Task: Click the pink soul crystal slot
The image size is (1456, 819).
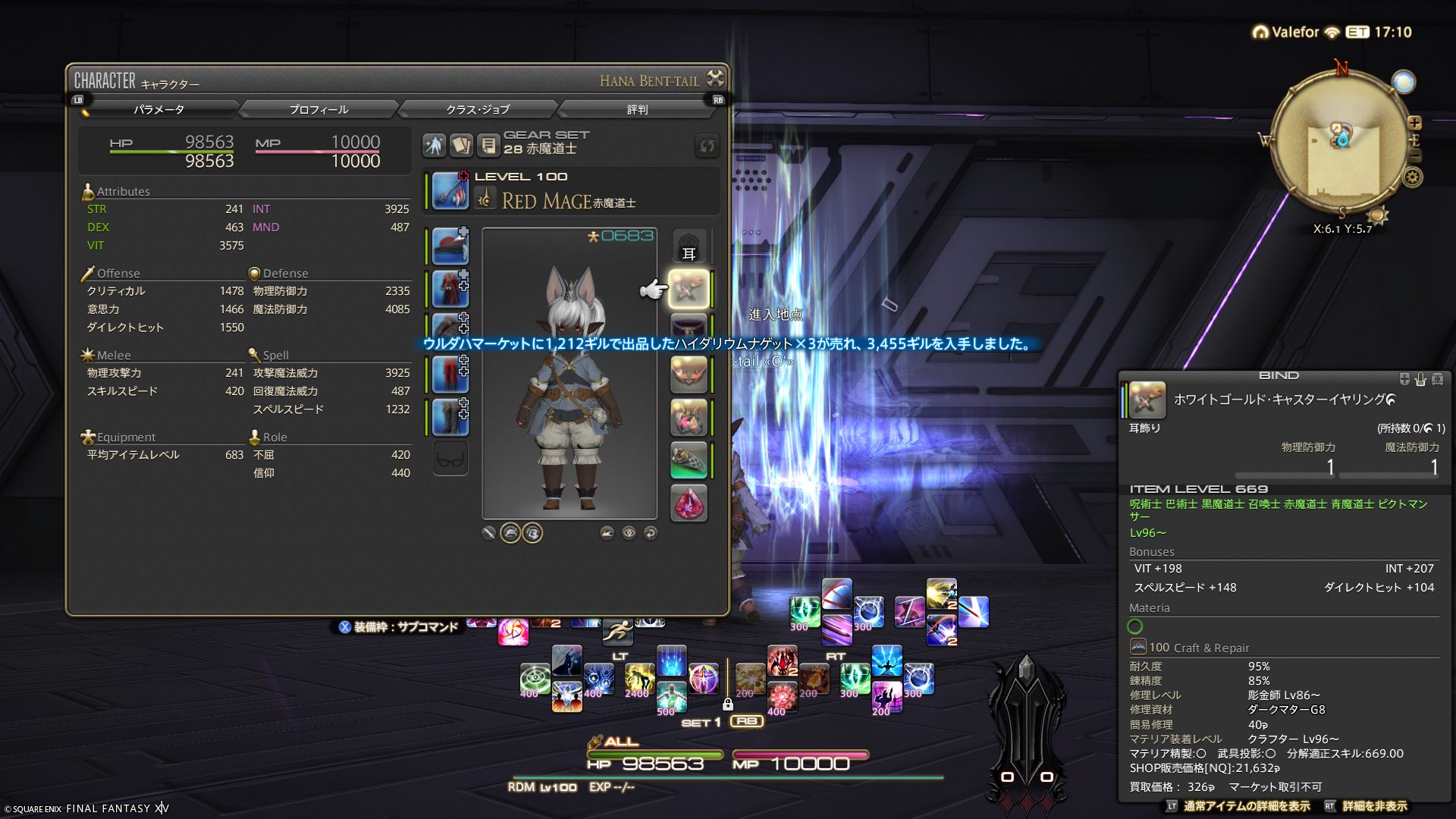Action: (x=689, y=503)
